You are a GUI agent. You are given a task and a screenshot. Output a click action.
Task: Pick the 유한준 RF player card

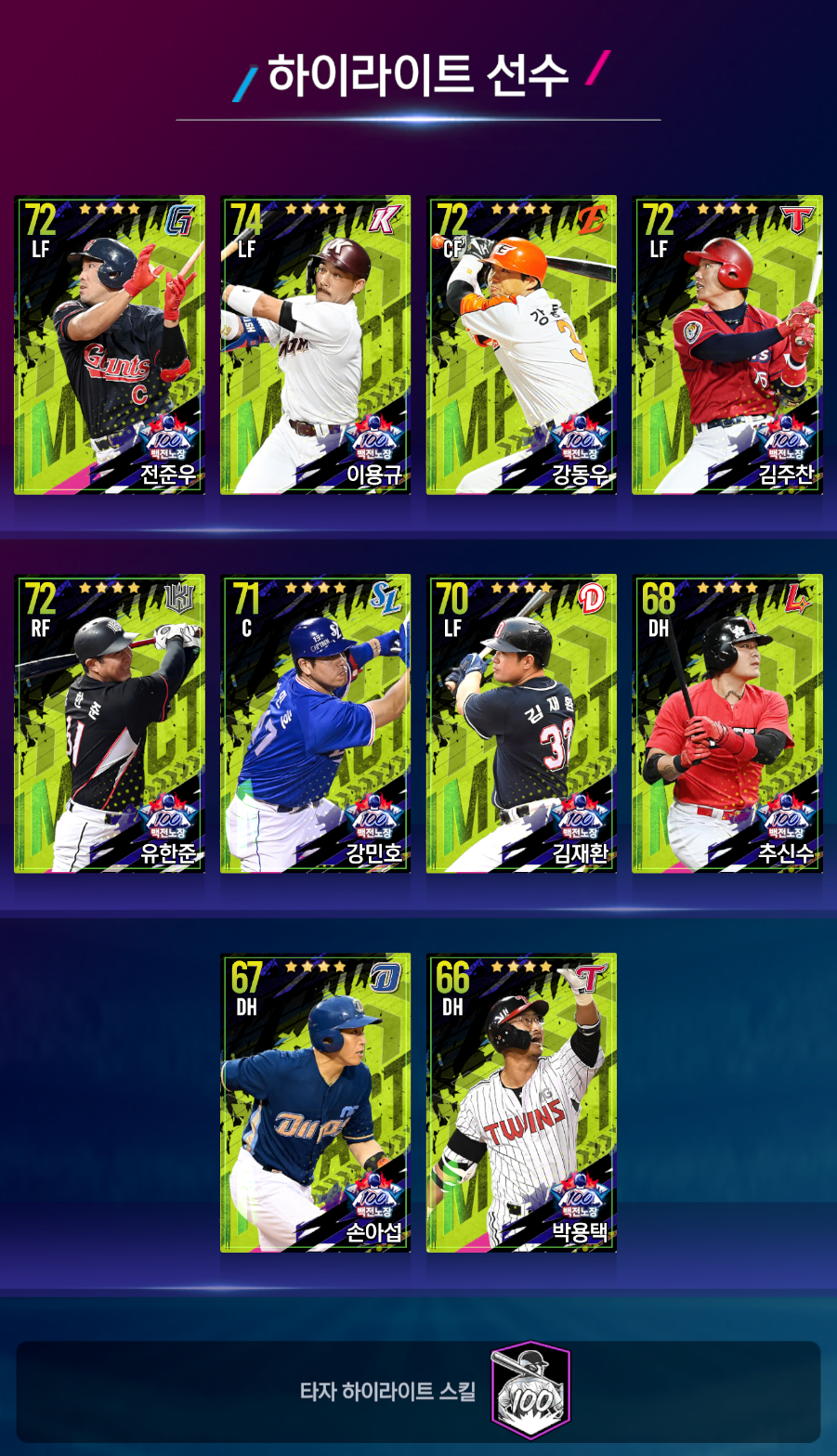110,723
